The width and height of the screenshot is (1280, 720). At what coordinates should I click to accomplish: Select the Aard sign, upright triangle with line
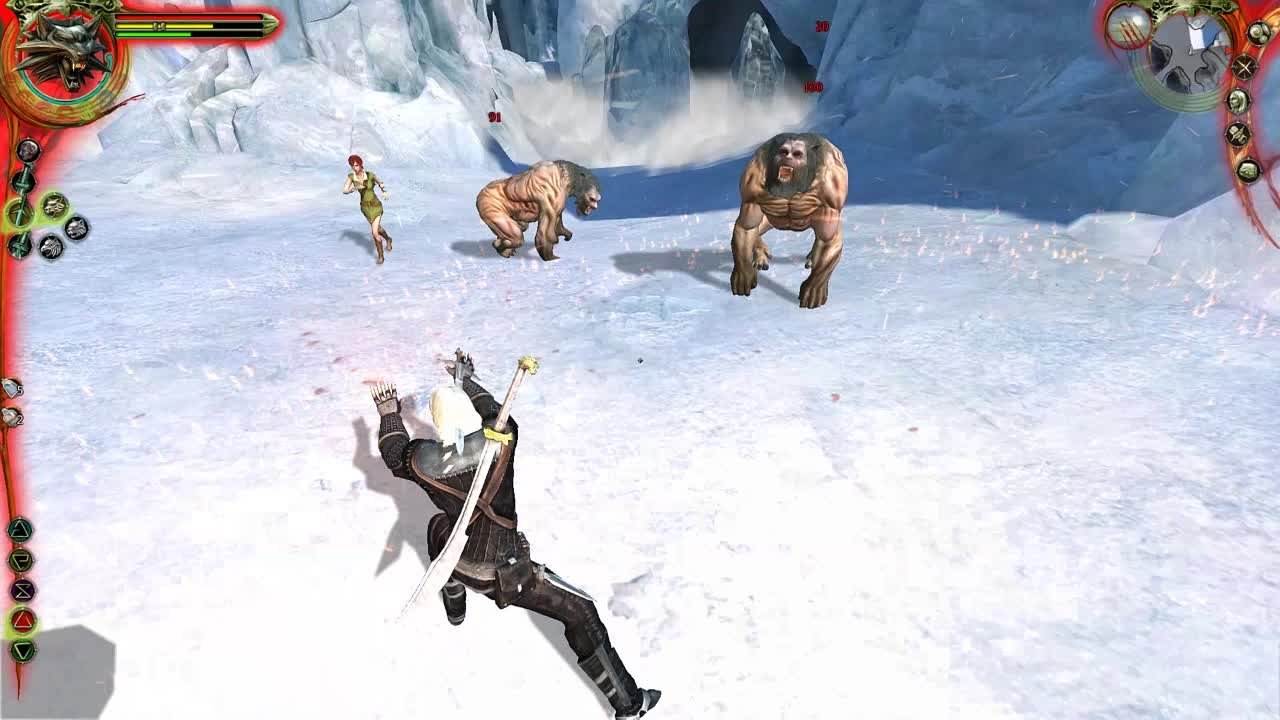pos(21,530)
